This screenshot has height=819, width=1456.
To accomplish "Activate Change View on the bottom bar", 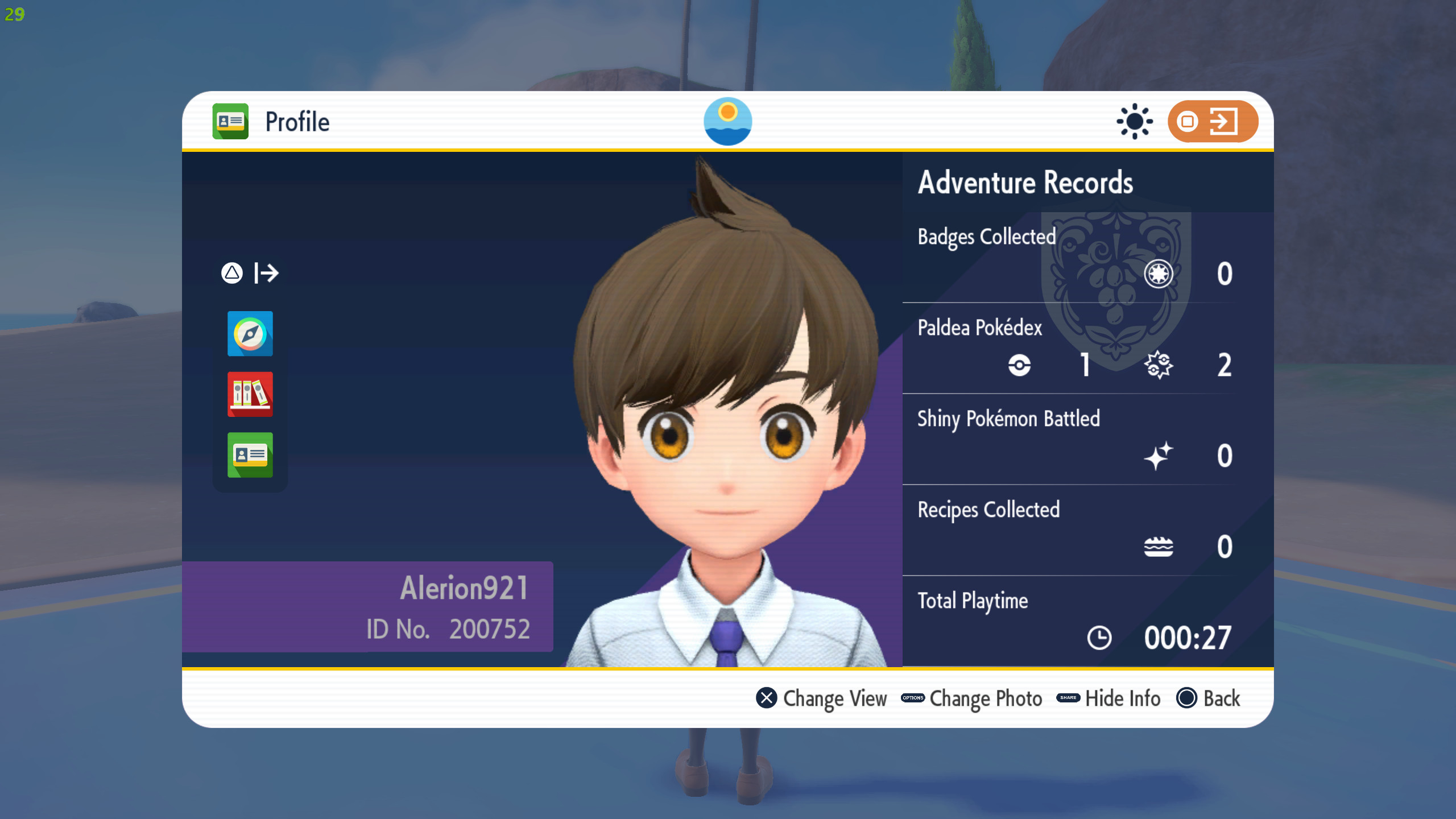I will [823, 698].
